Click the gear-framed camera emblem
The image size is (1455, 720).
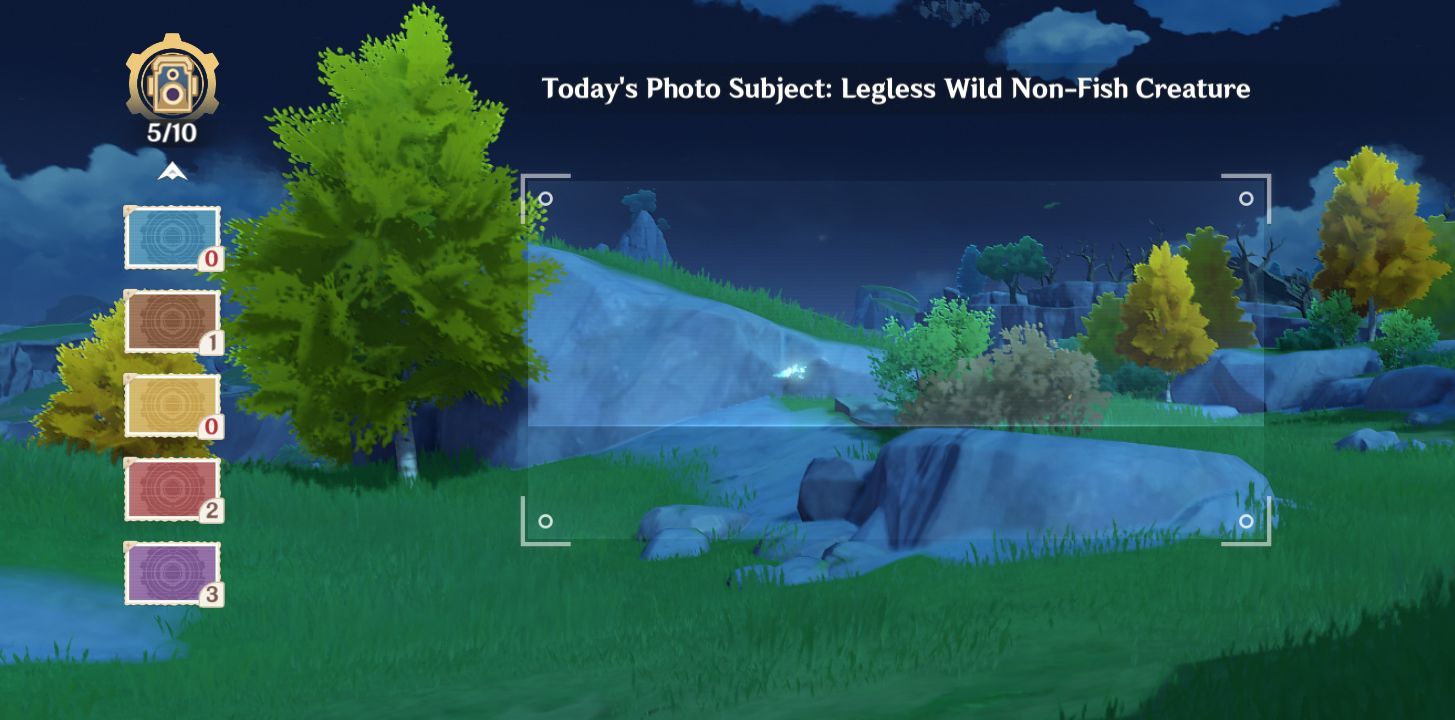(x=172, y=83)
